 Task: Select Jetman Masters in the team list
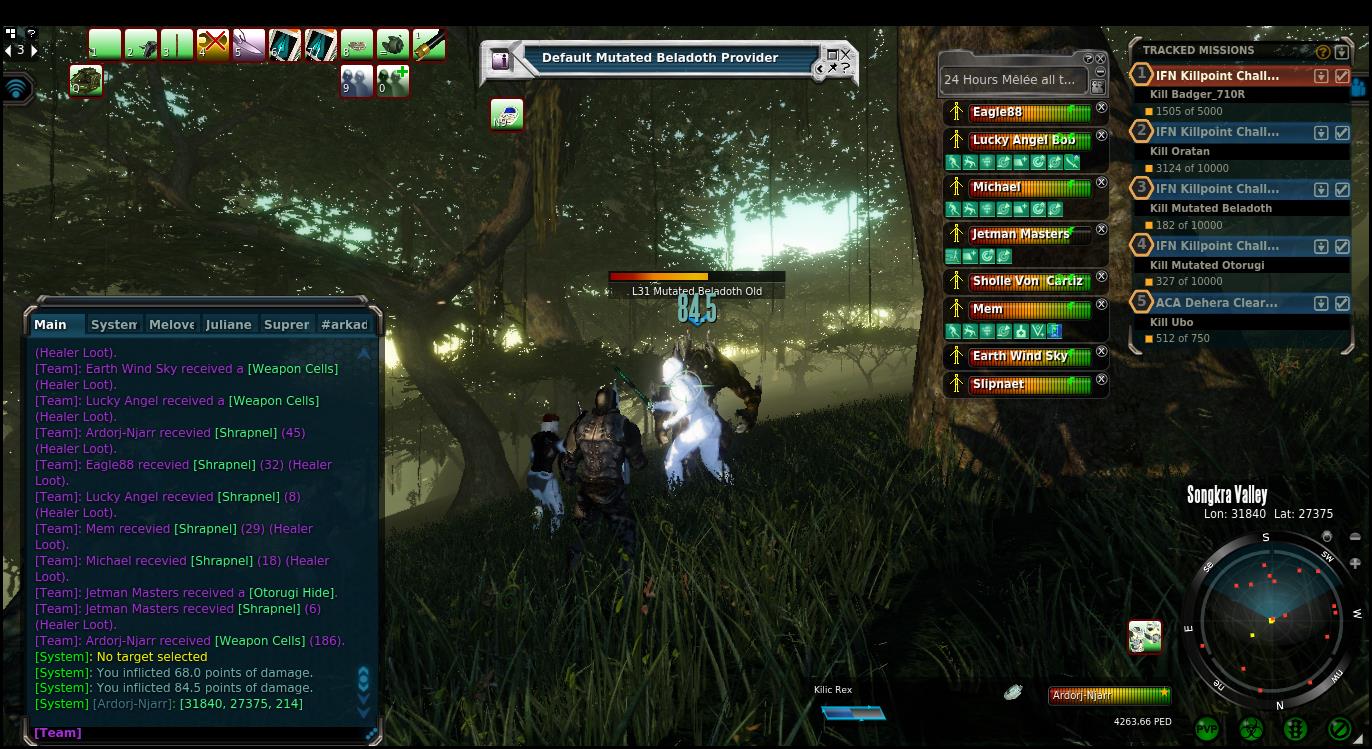point(1020,234)
